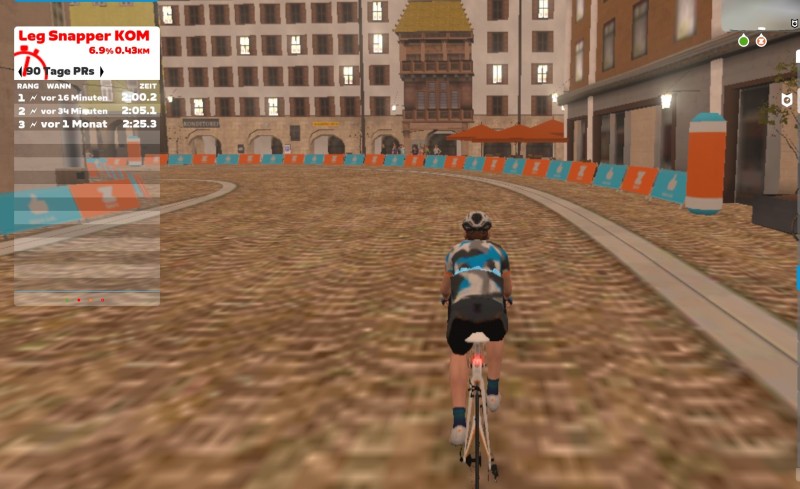The height and width of the screenshot is (489, 800).
Task: Select the rank 3 PR row from 1 Monat ago
Action: pyautogui.click(x=87, y=124)
